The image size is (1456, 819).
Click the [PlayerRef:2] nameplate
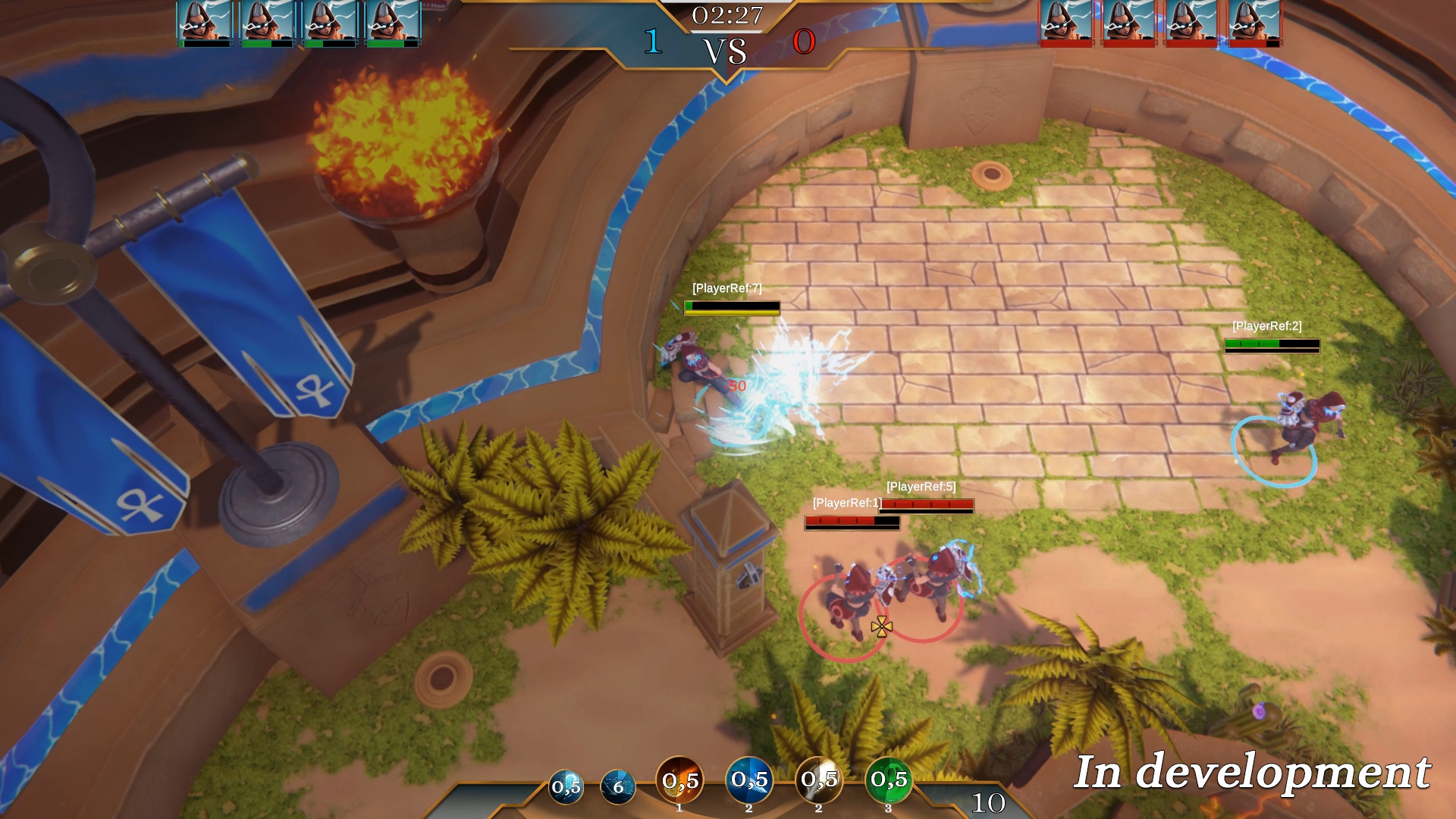[x=1268, y=328]
